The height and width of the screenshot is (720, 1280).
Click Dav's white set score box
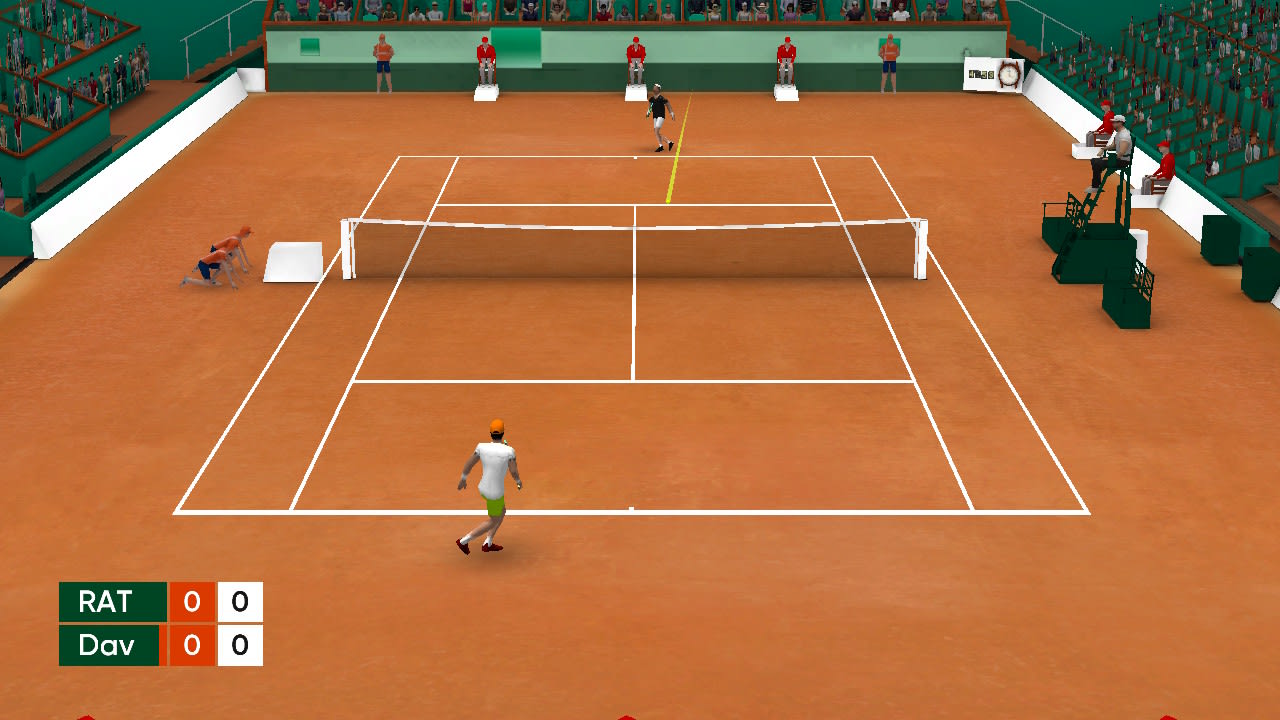237,645
